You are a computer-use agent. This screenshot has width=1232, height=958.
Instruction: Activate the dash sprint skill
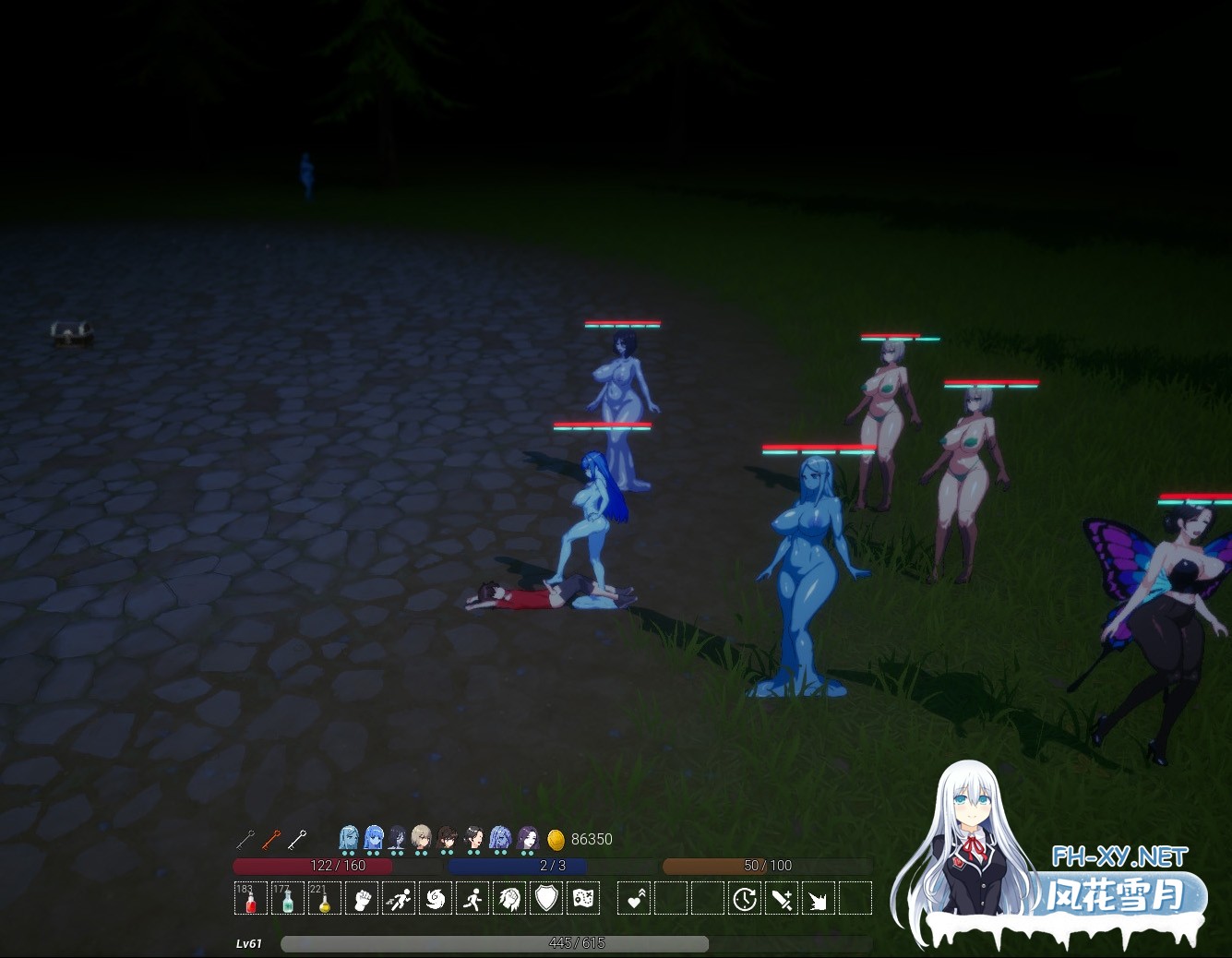[x=399, y=898]
